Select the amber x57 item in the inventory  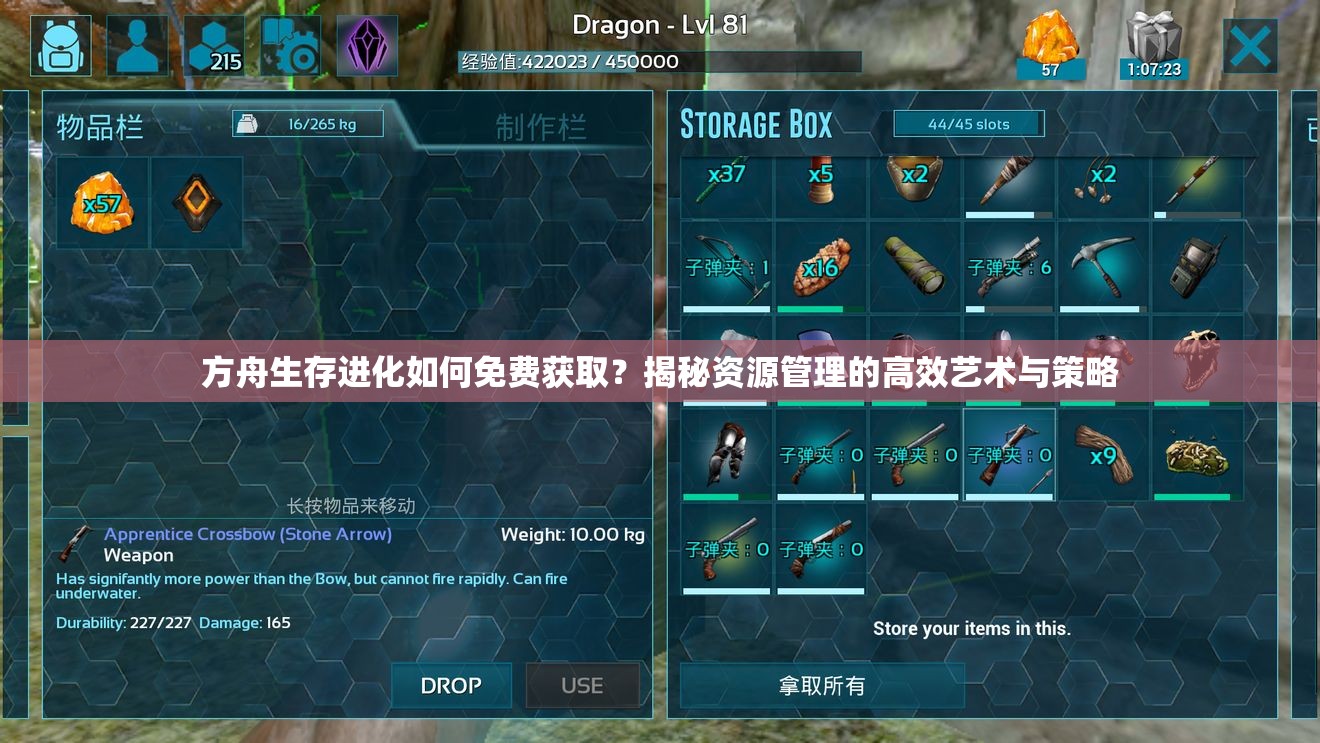coord(101,200)
